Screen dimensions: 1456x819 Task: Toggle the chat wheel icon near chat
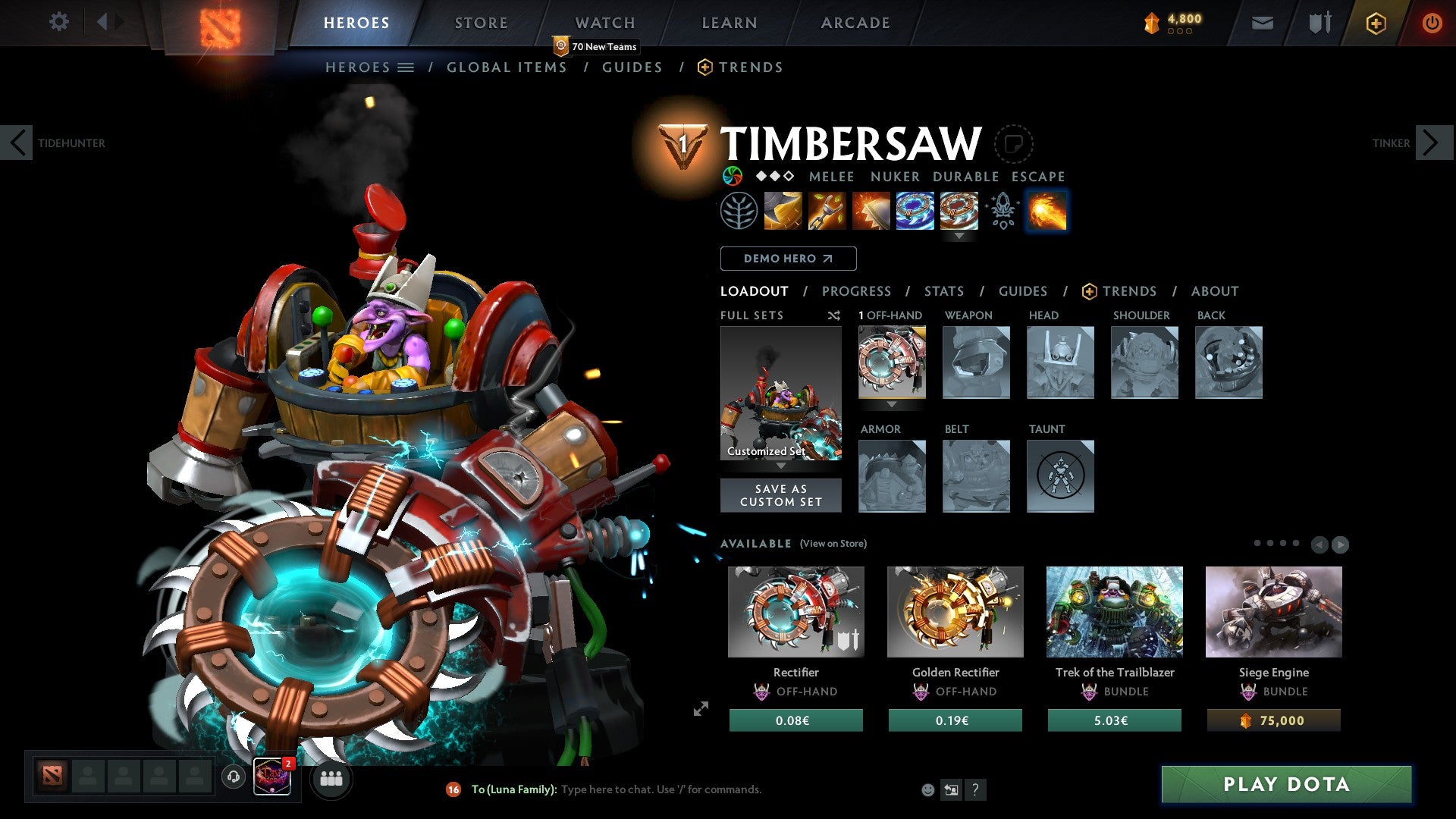[x=951, y=789]
